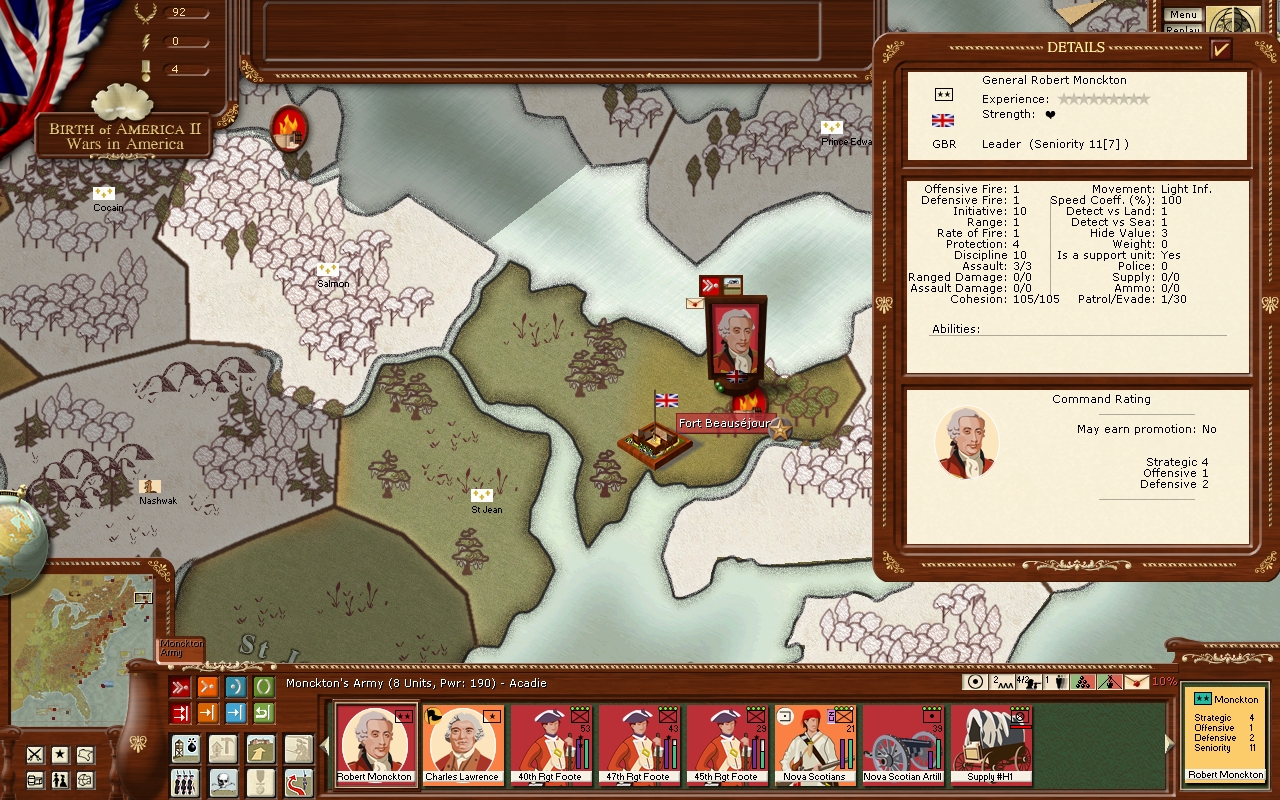The width and height of the screenshot is (1280, 800).
Task: Select the Nova Scotian Artillery card
Action: (x=902, y=745)
